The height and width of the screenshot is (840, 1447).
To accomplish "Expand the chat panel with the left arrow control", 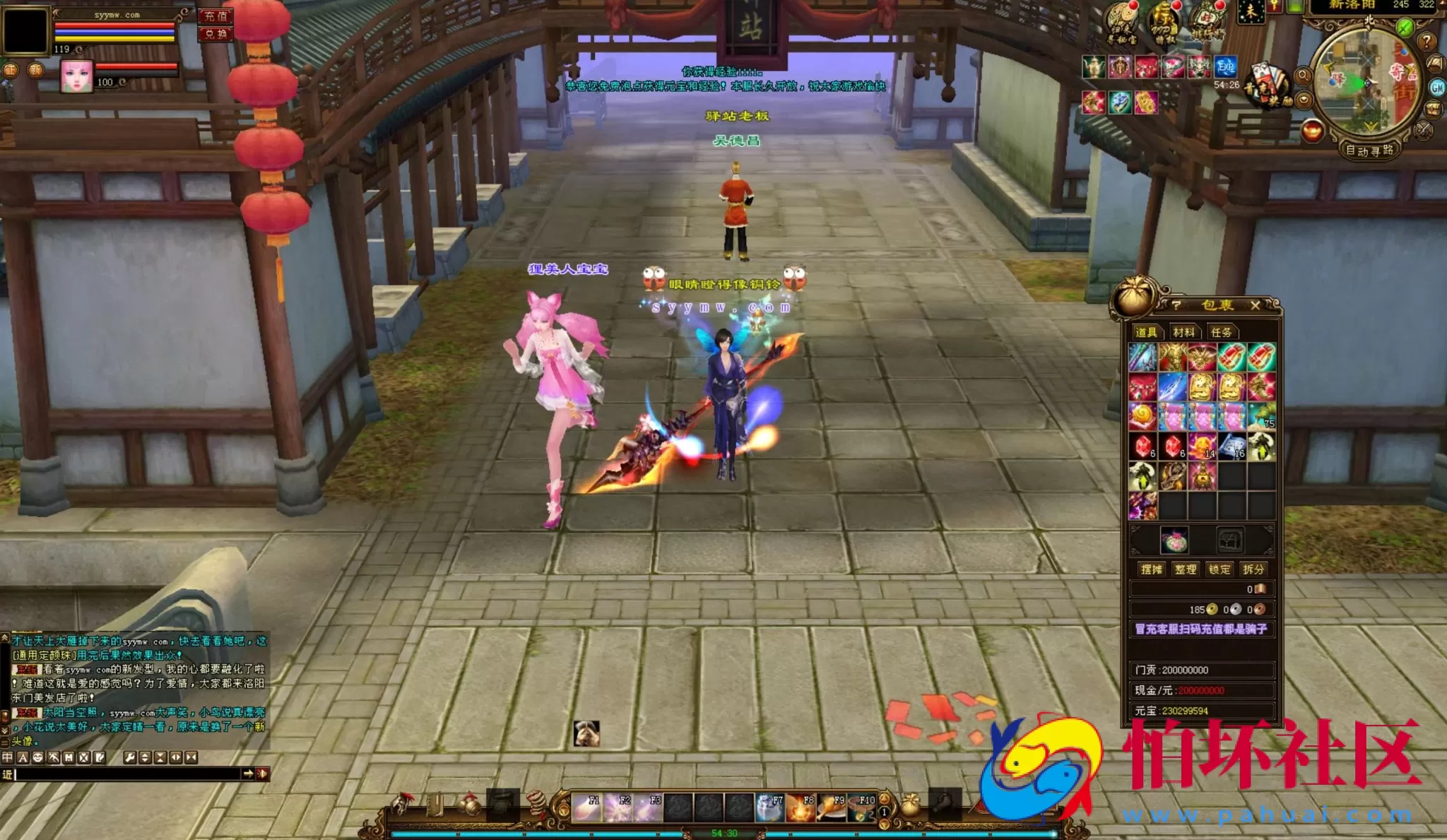I will [176, 757].
